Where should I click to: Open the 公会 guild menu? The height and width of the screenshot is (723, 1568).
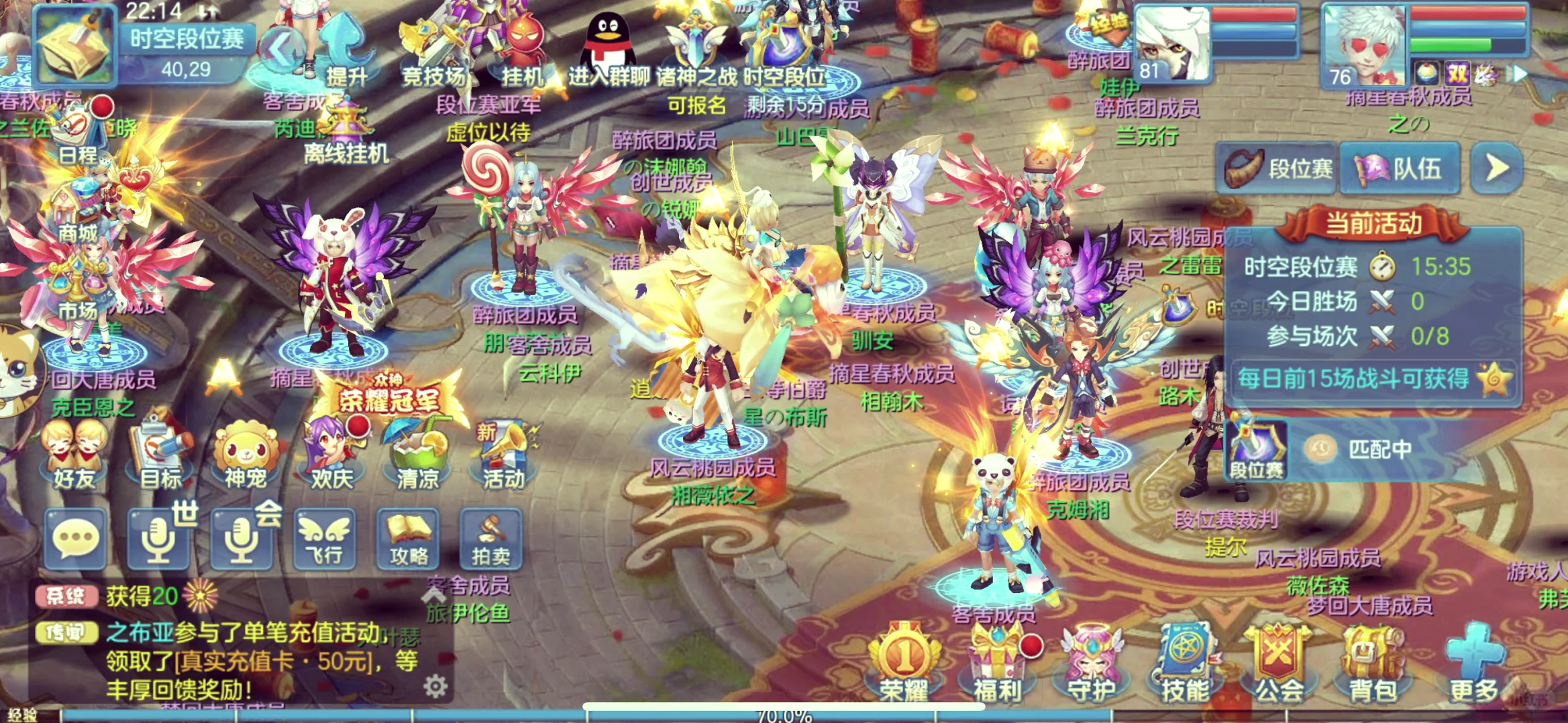(x=1278, y=664)
